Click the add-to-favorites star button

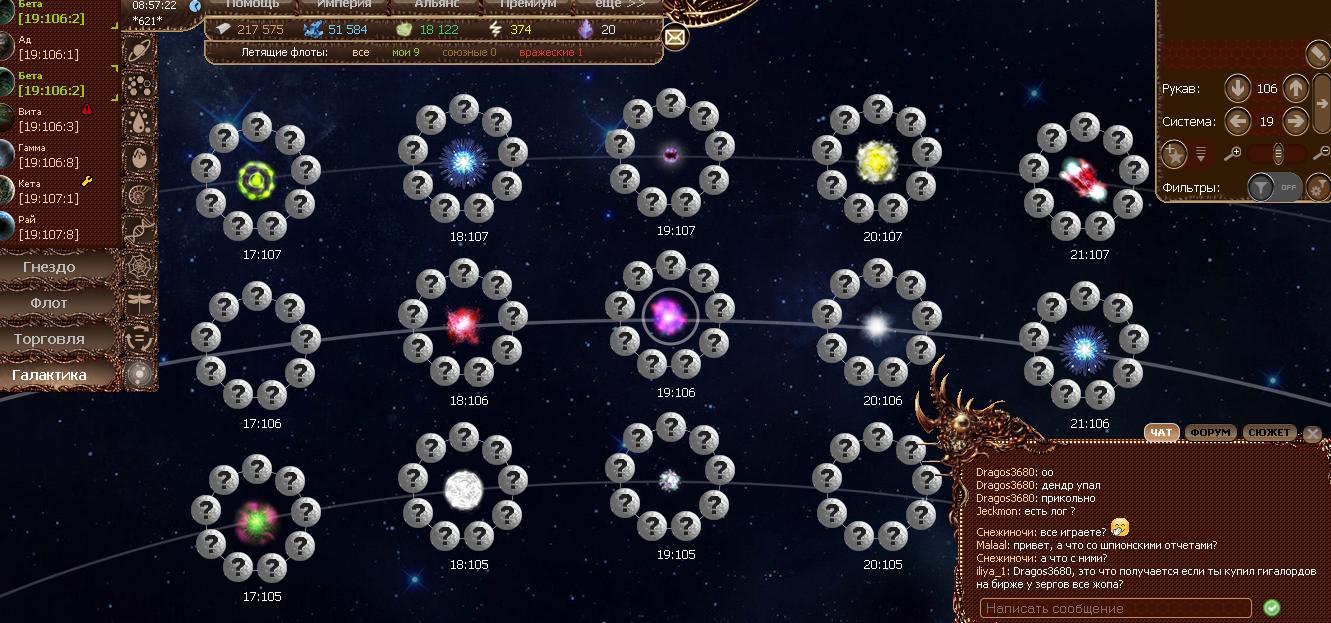[1174, 154]
